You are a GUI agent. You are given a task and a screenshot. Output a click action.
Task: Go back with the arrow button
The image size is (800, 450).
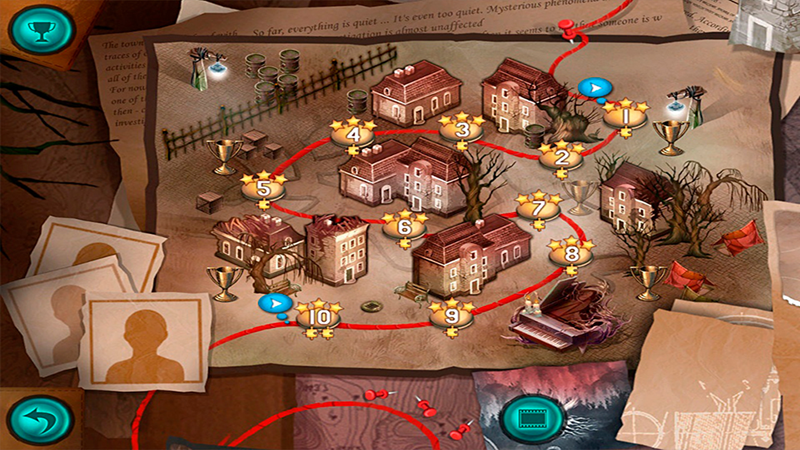[x=40, y=419]
